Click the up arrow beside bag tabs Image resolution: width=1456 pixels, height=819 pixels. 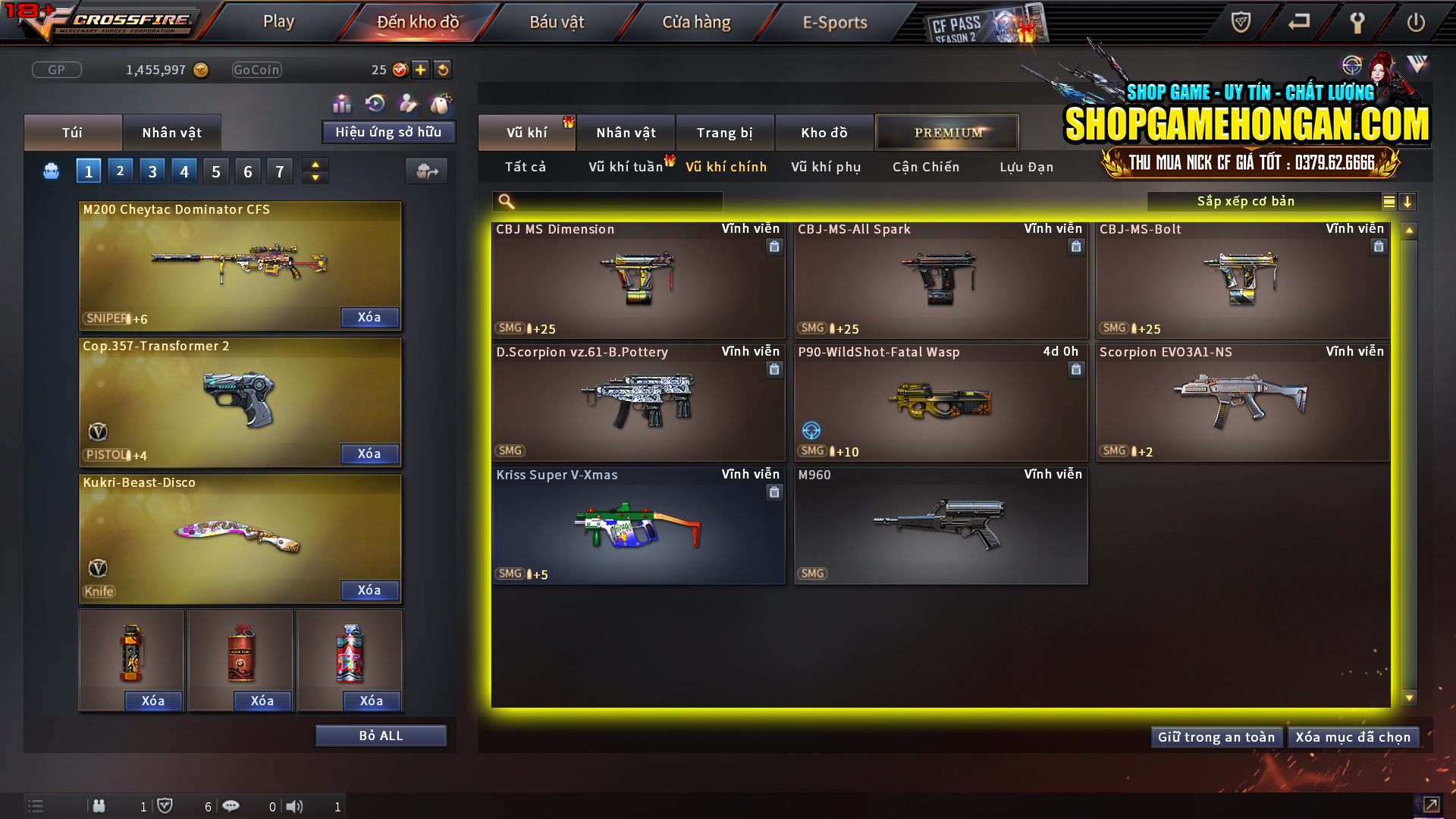point(315,165)
